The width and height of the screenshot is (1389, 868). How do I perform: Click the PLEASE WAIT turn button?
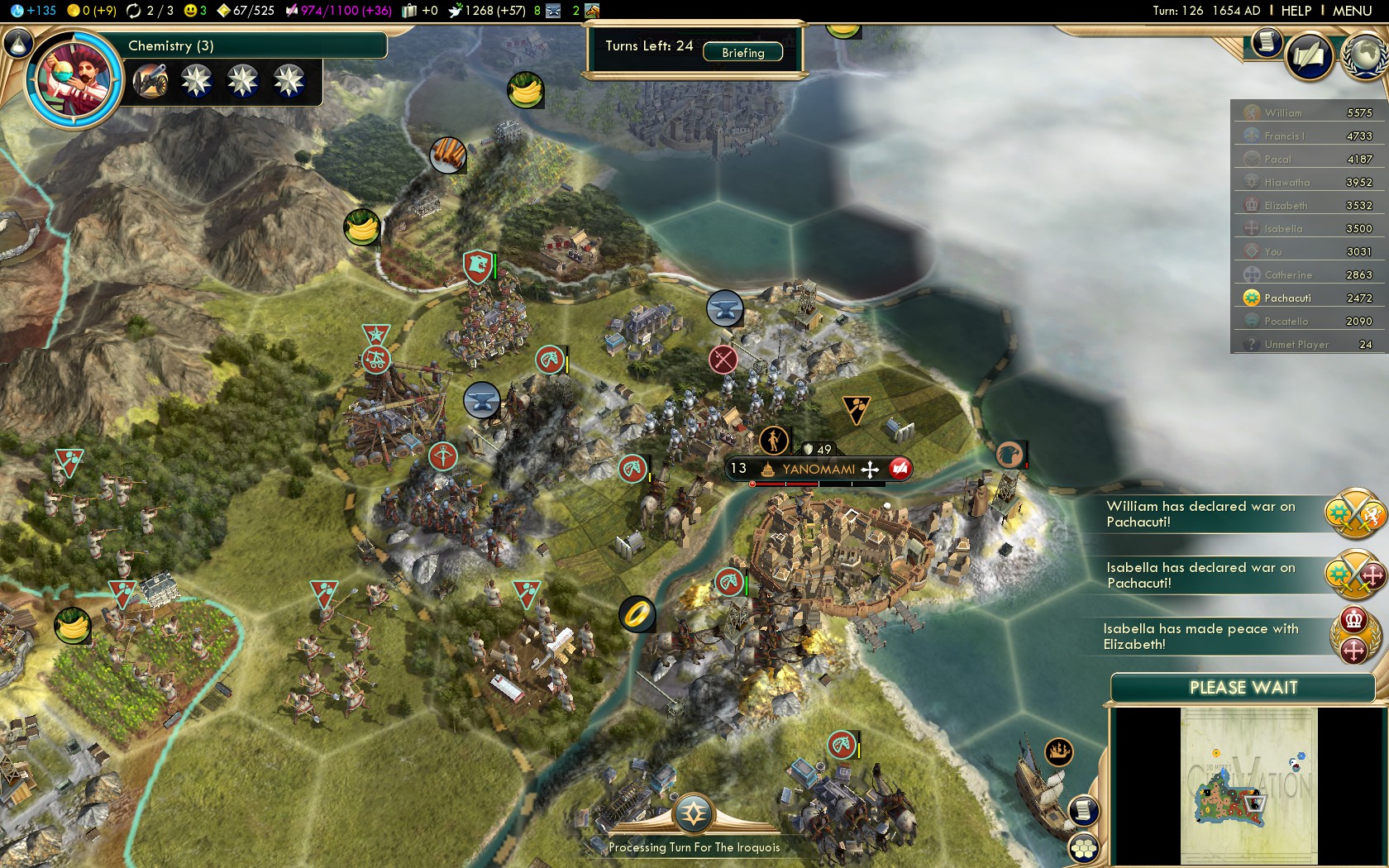pos(1243,688)
